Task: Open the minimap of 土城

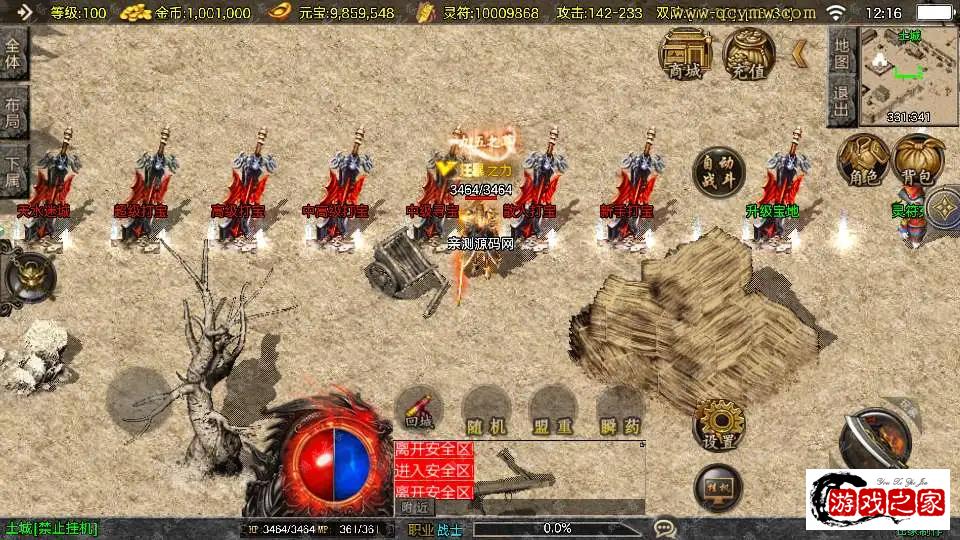Action: click(895, 76)
